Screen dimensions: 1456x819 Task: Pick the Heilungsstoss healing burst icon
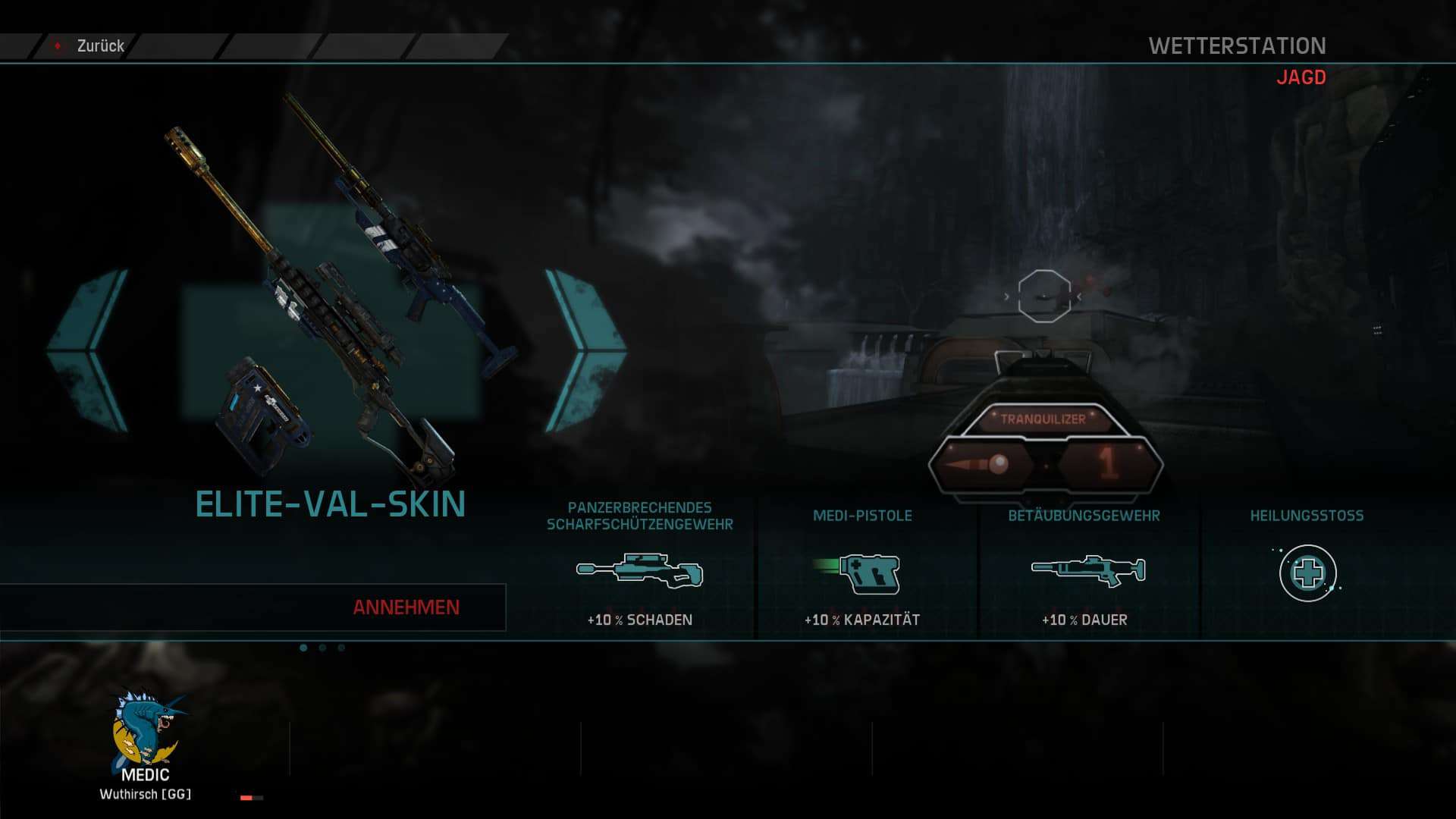pos(1307,573)
